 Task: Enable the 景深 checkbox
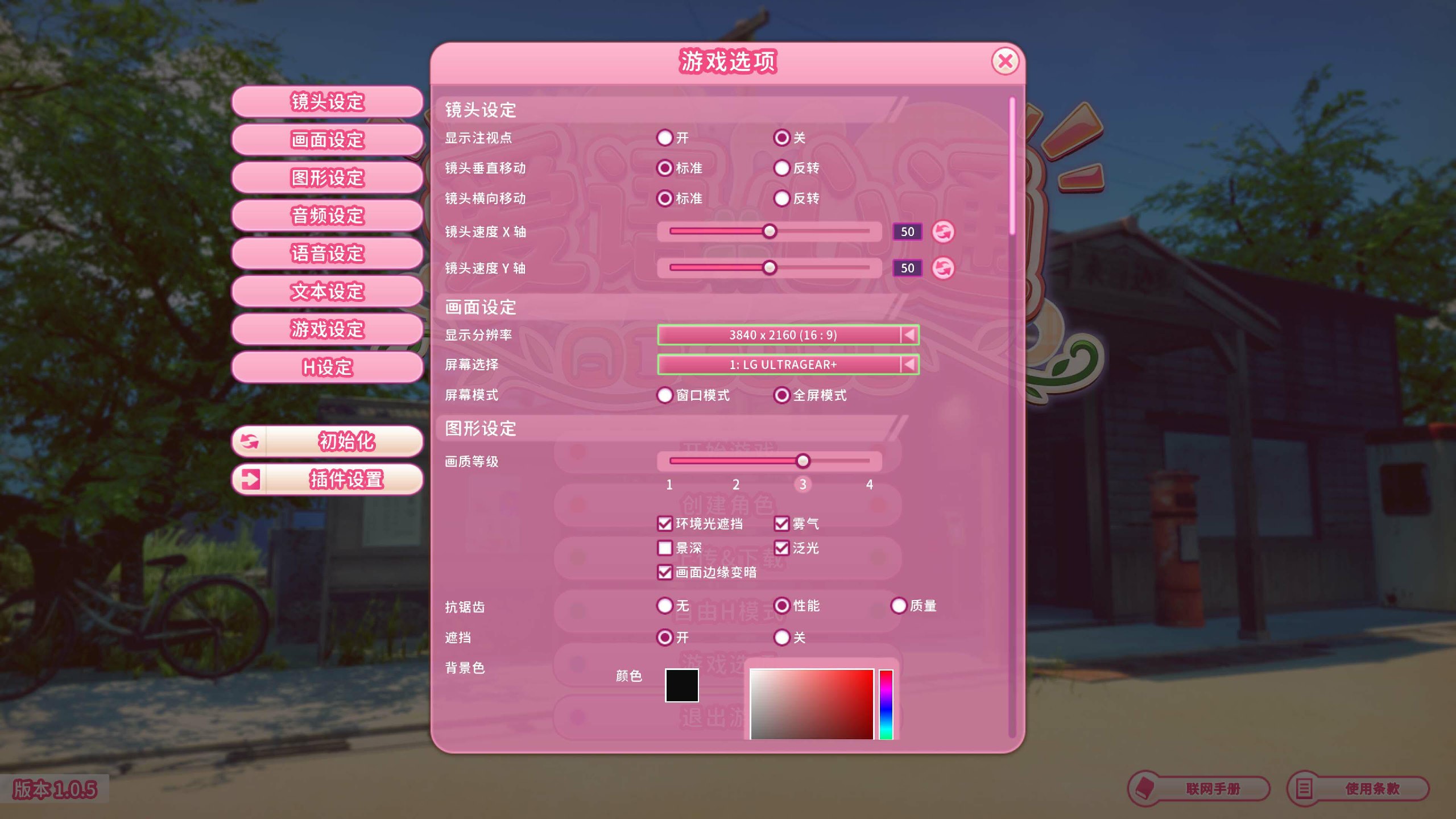pyautogui.click(x=664, y=548)
